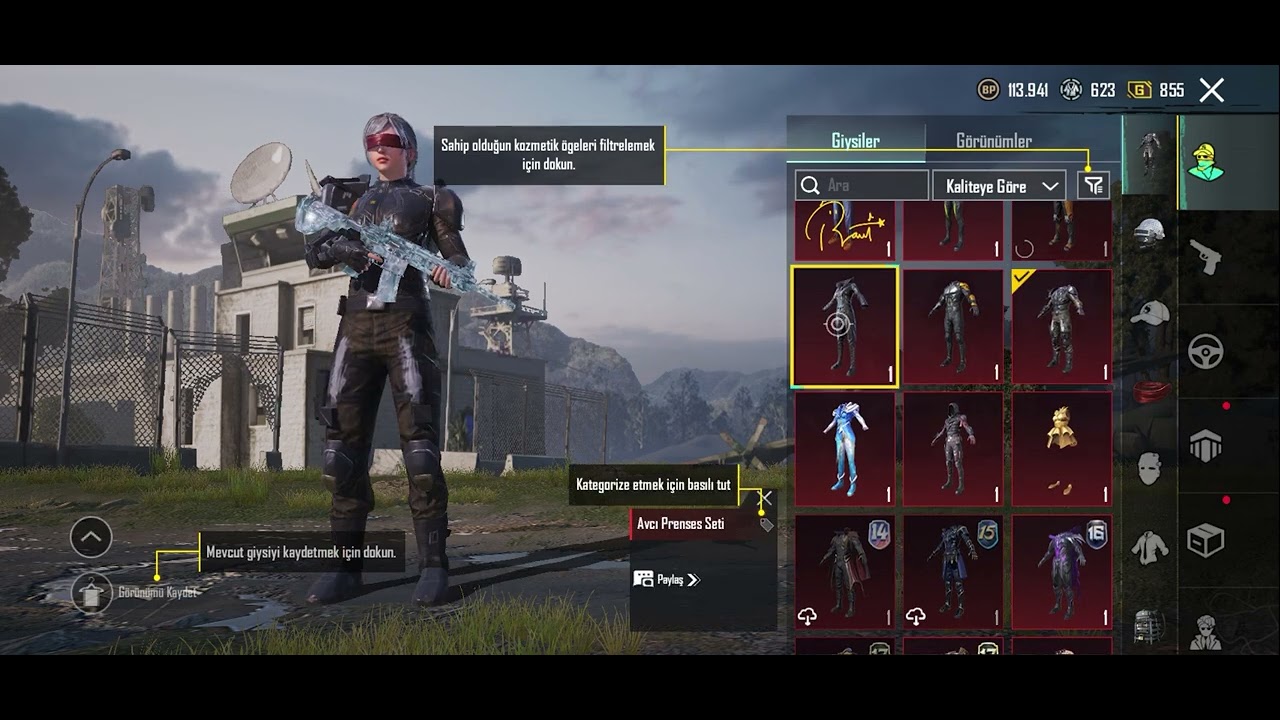Select the Giysiler tab
This screenshot has height=720, width=1280.
click(855, 141)
